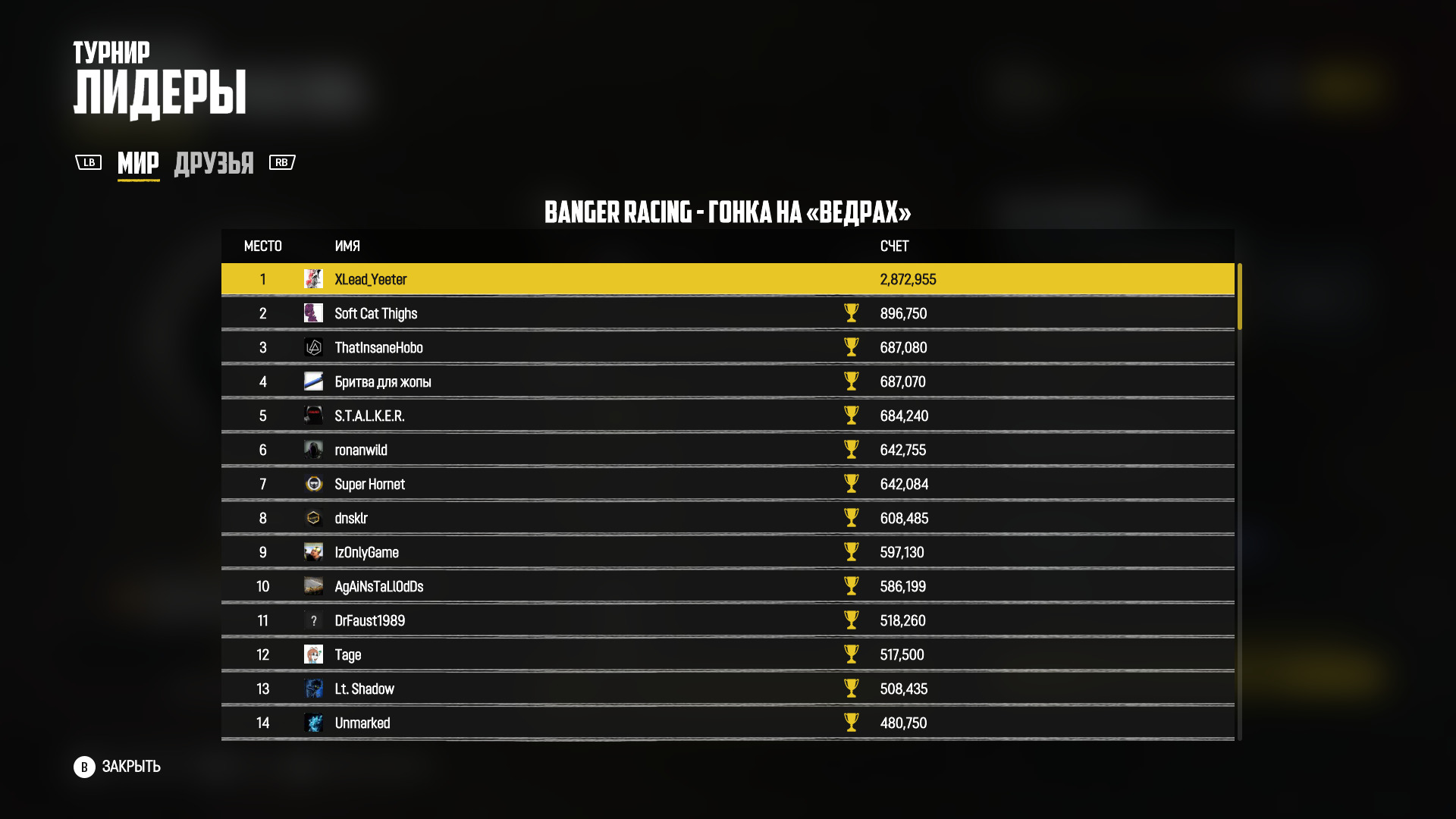The height and width of the screenshot is (819, 1456).
Task: Click the RB bumper icon
Action: click(x=281, y=162)
